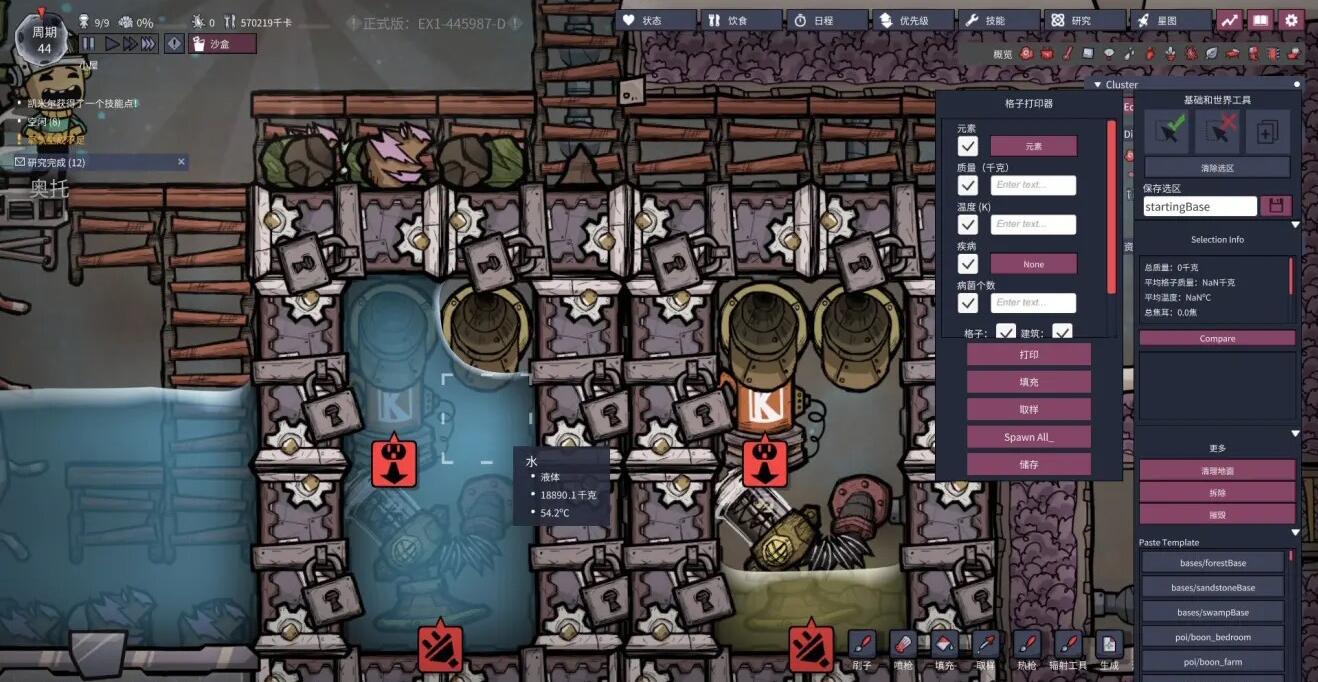Pause the game with the pause button
Viewport: 1318px width, 682px height.
pyautogui.click(x=88, y=43)
